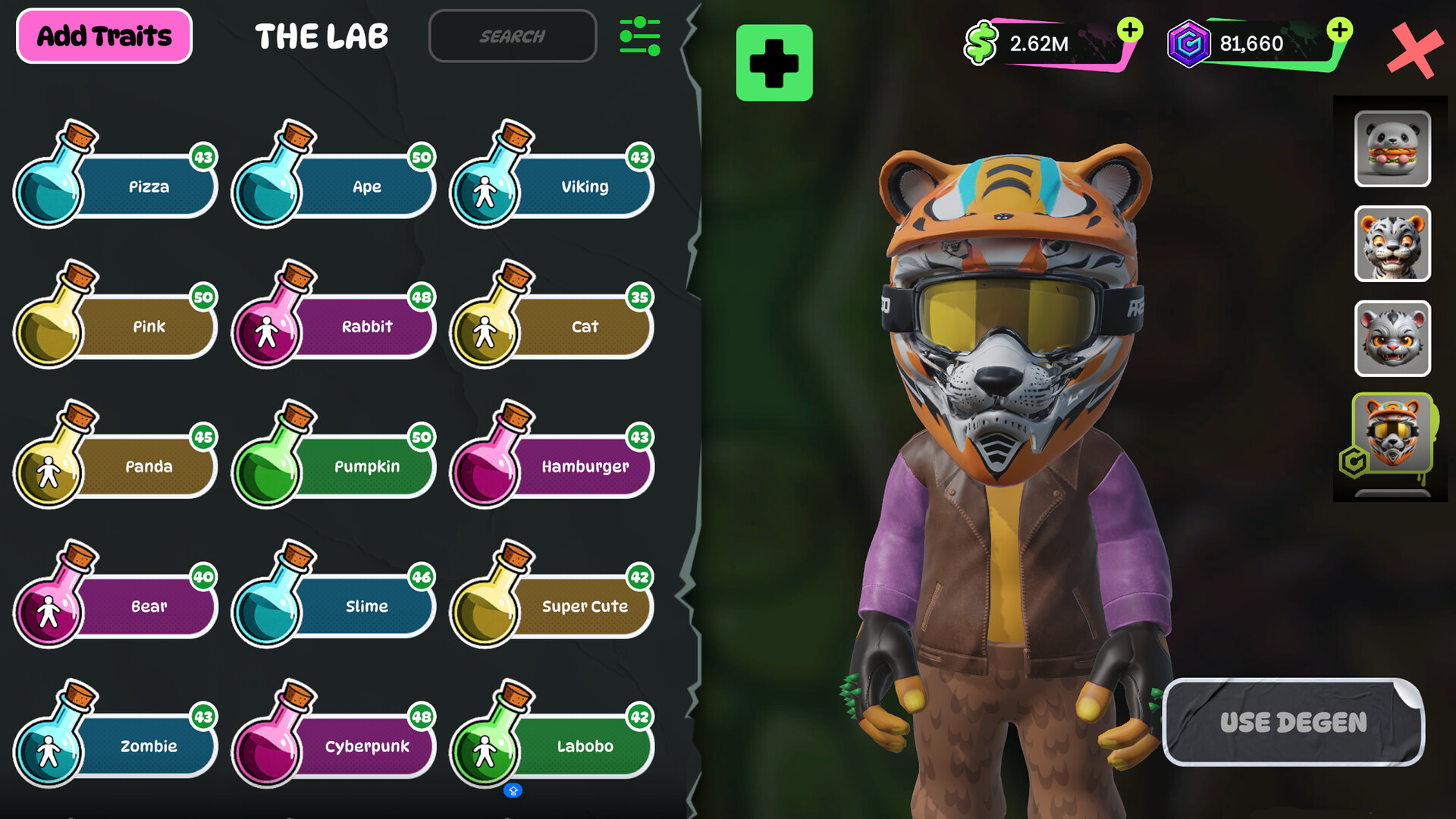Viewport: 1456px width, 819px height.
Task: Add funds using the plus on money counter
Action: [x=1131, y=30]
